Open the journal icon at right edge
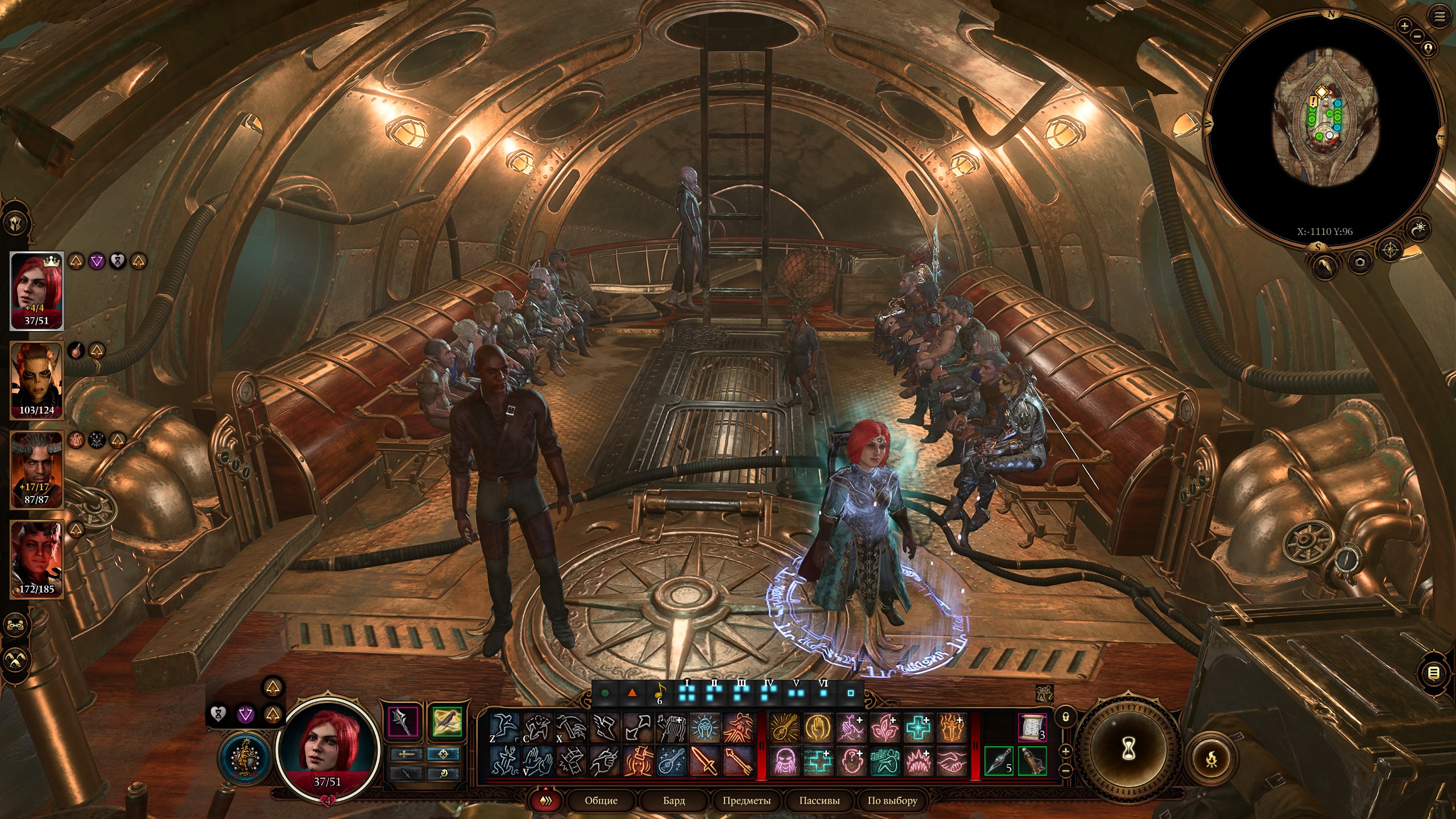Screen dimensions: 1456x819 point(1434,673)
